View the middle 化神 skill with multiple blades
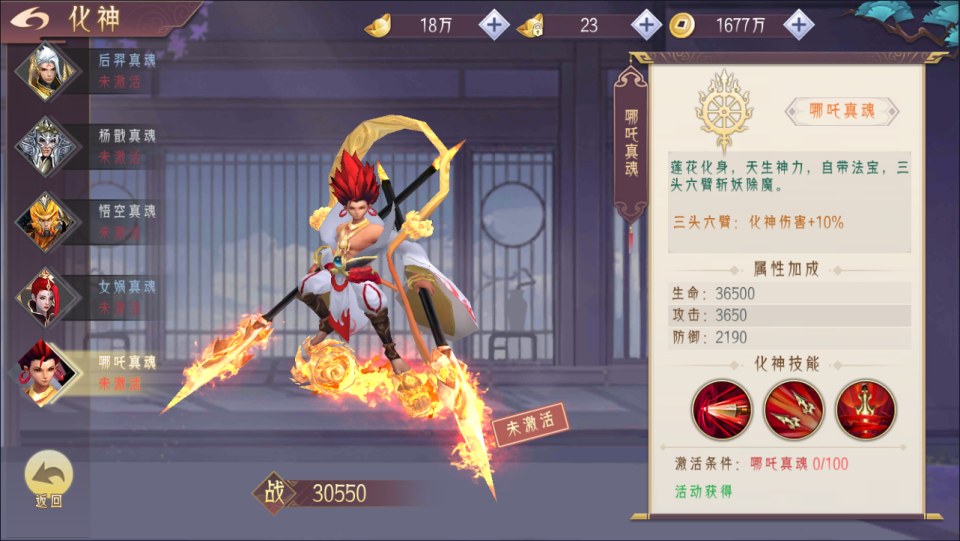 point(794,410)
